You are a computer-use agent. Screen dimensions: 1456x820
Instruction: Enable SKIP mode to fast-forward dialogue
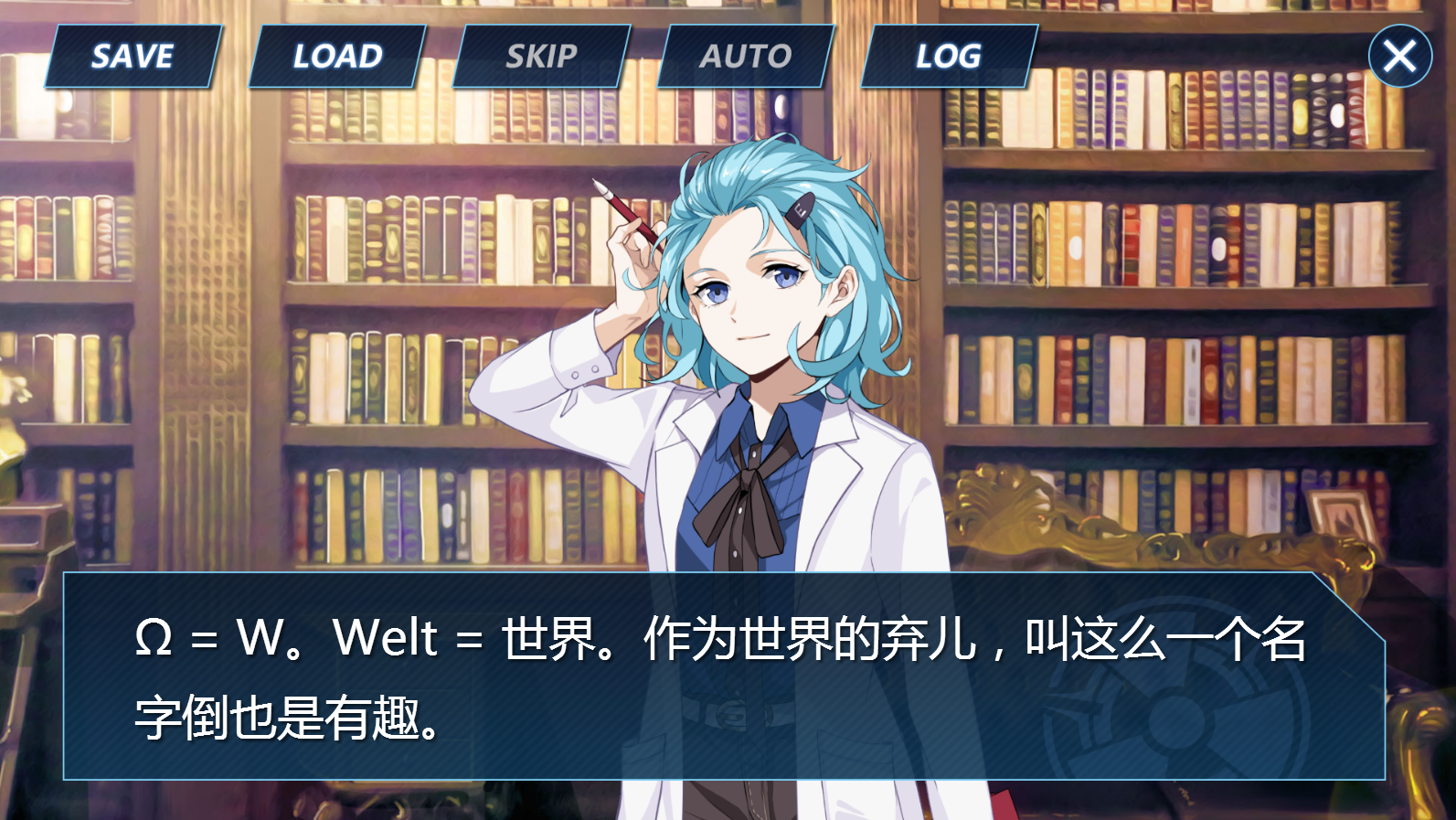coord(541,56)
